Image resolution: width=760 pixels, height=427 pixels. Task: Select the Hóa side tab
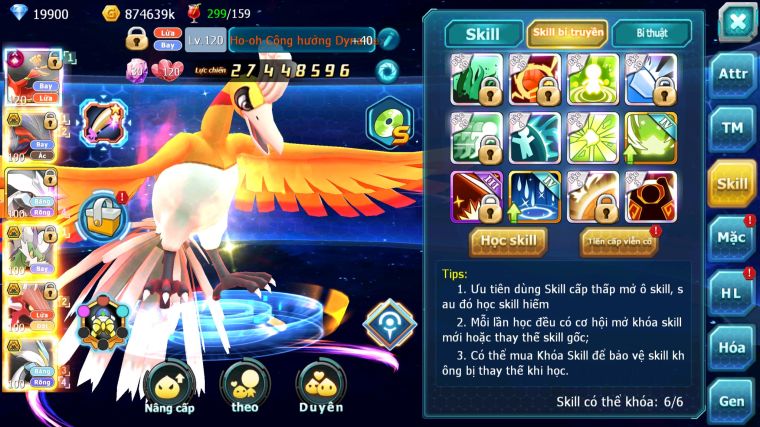(732, 346)
